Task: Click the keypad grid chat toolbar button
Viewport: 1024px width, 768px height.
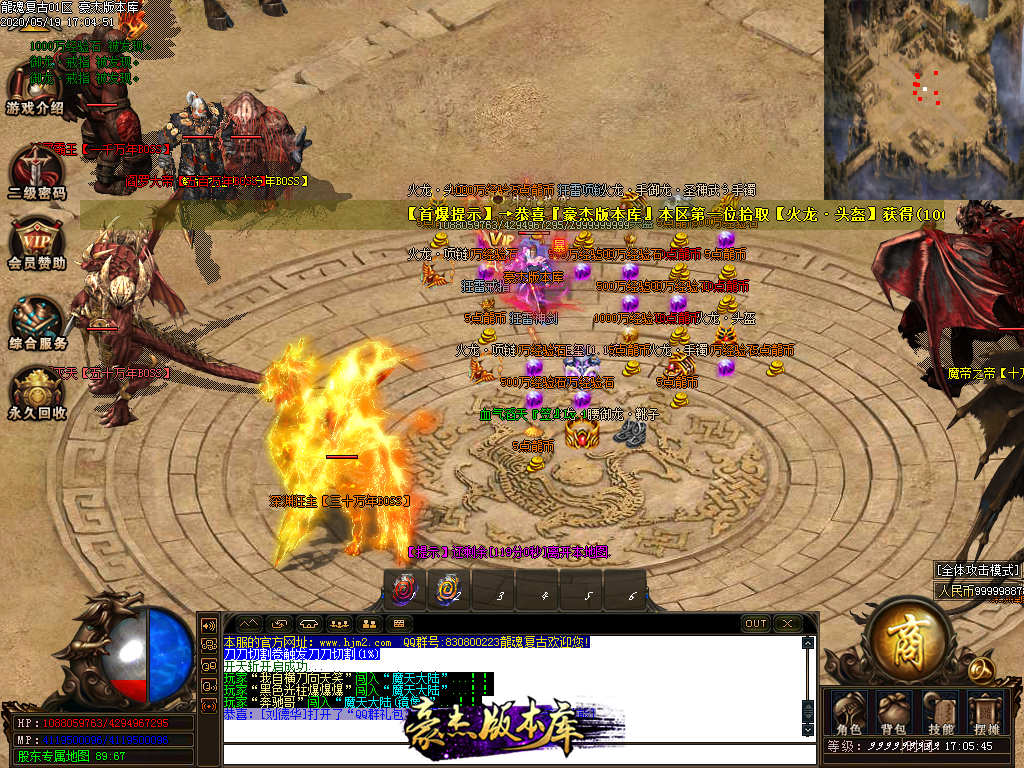Action: [x=398, y=624]
